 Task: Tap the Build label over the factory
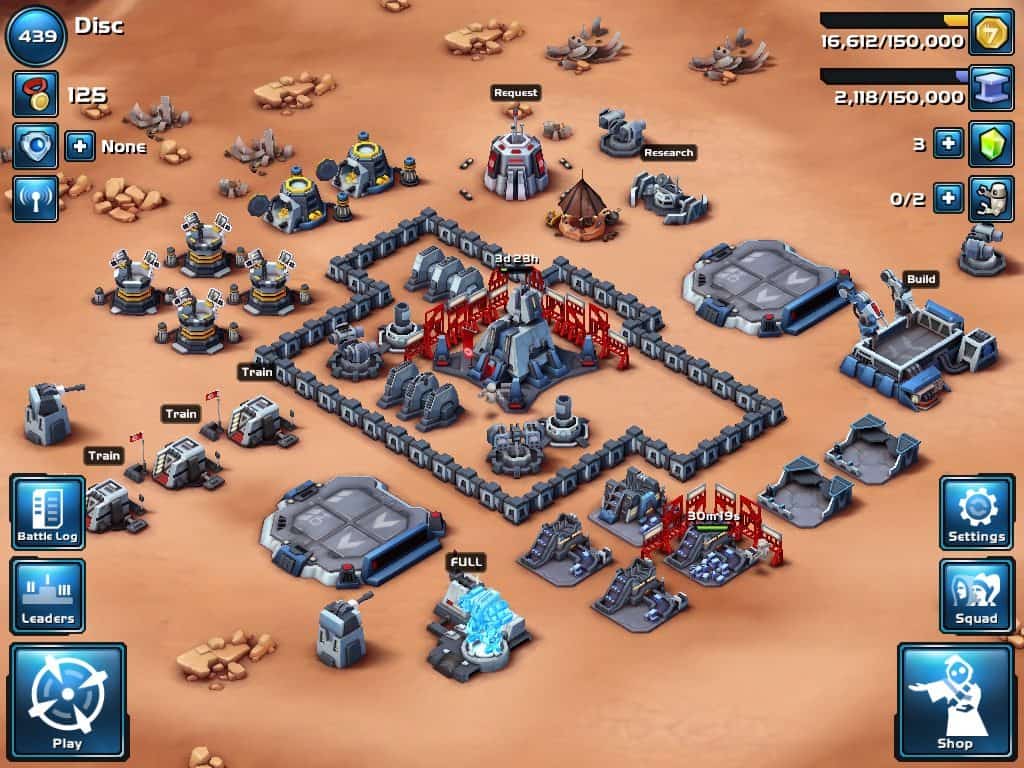921,279
